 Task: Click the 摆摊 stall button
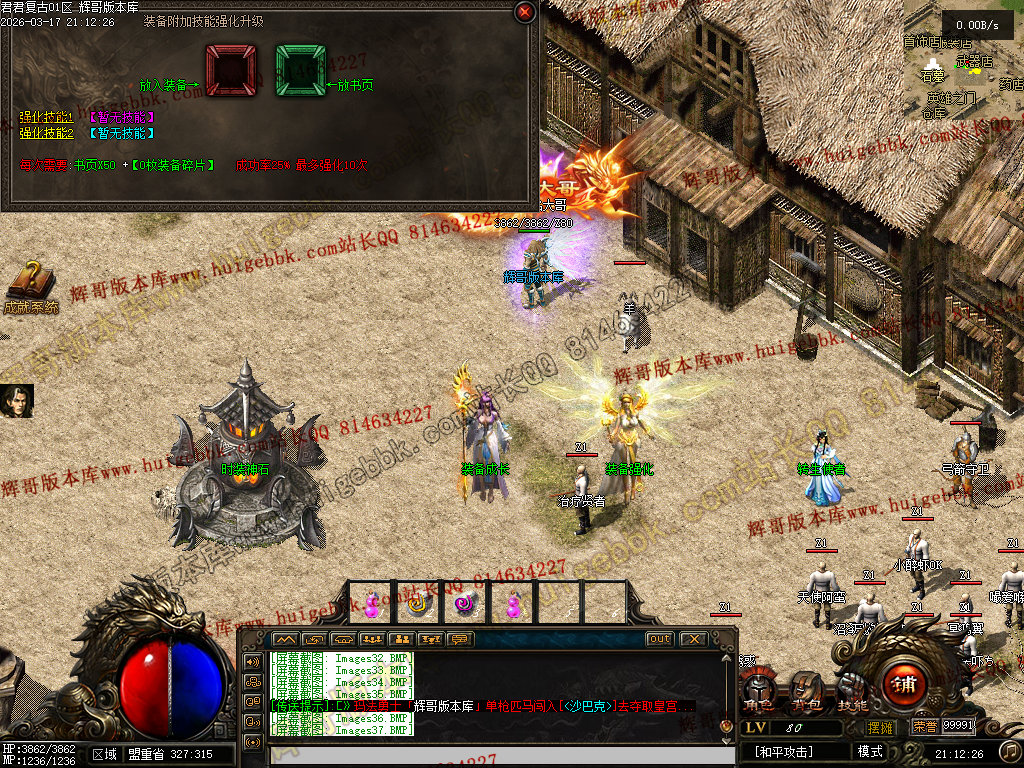(880, 727)
